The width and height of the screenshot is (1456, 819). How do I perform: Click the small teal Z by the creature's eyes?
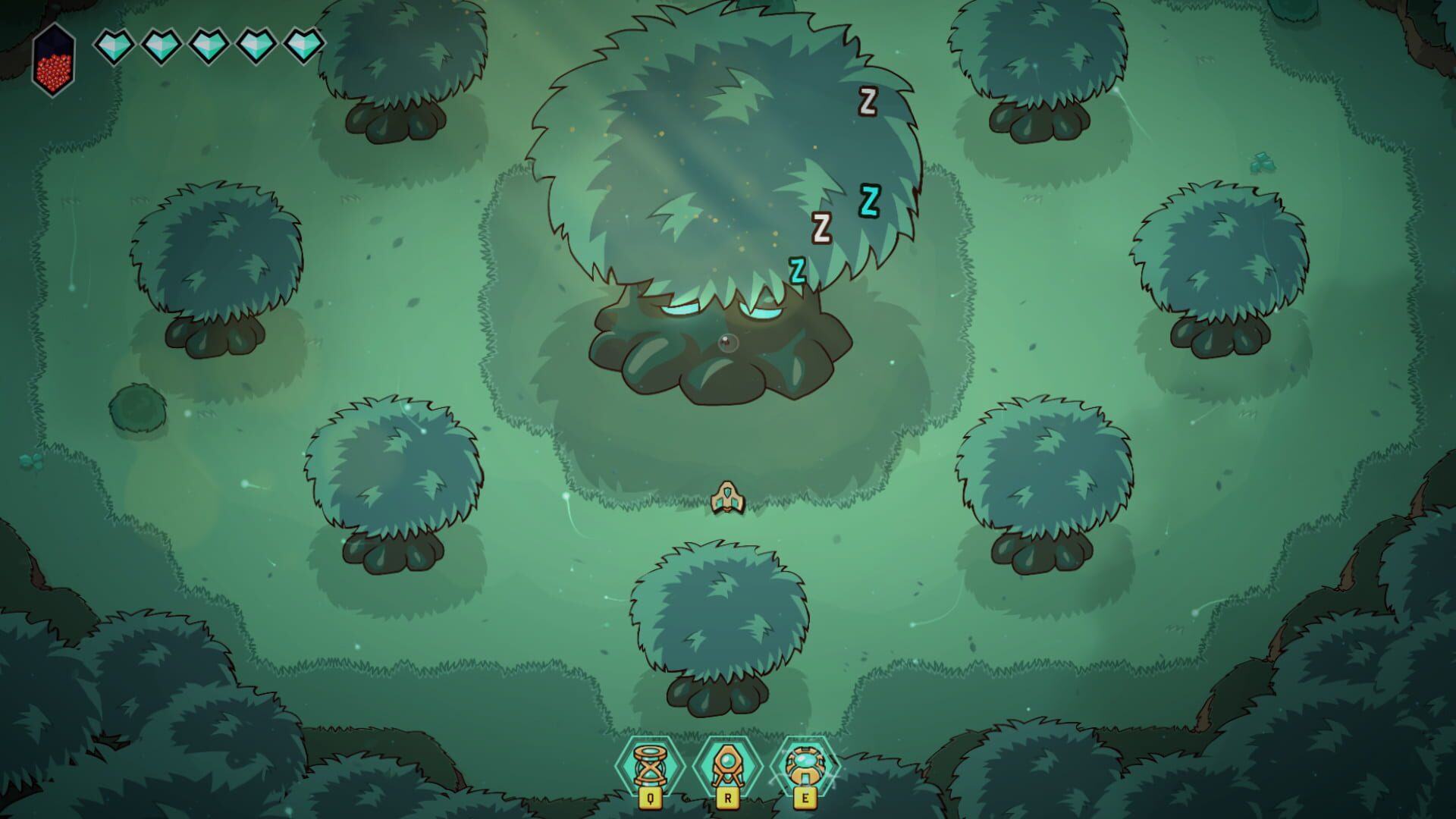click(798, 269)
